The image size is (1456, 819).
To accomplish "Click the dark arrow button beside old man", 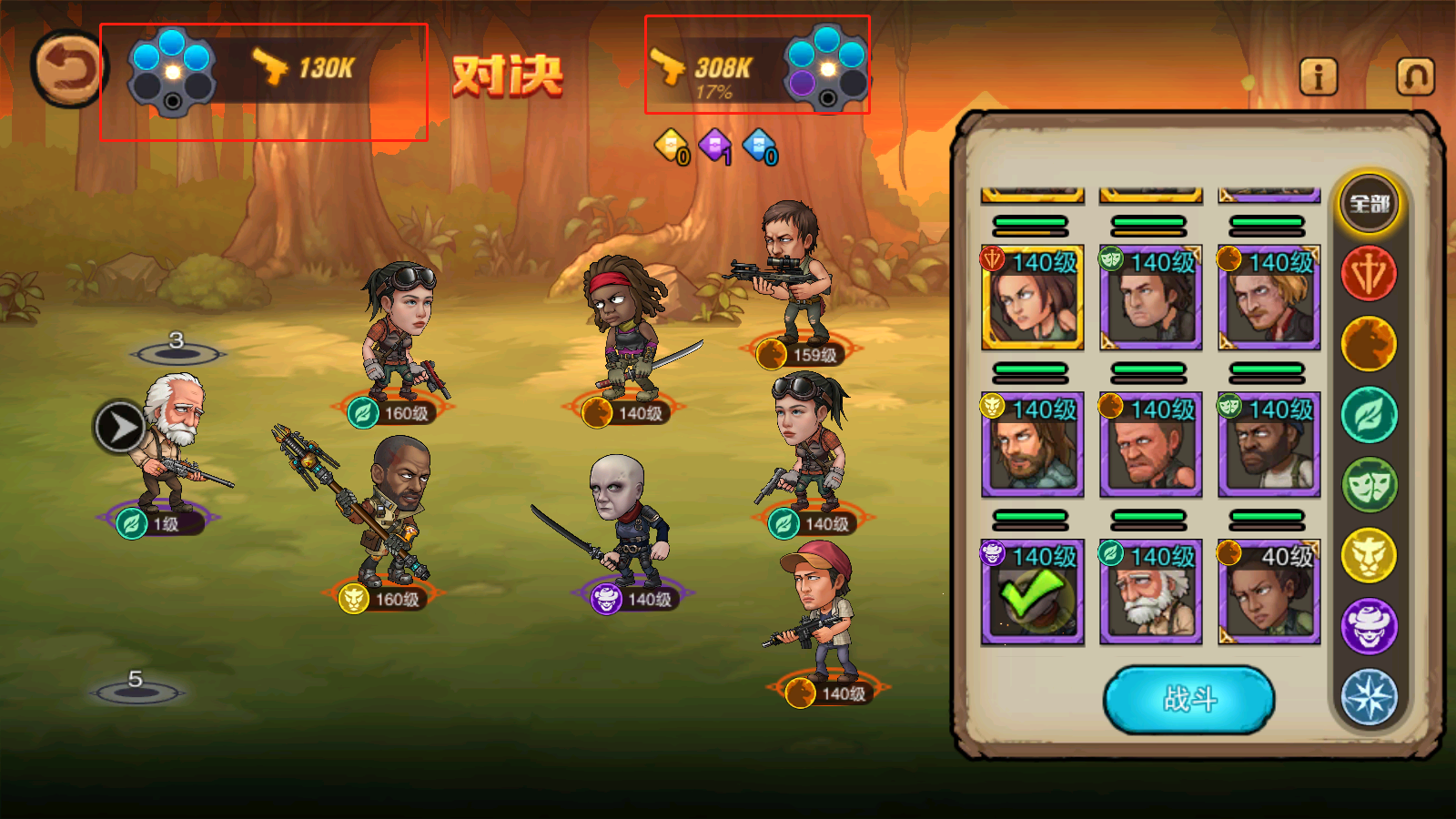I will coord(119,427).
